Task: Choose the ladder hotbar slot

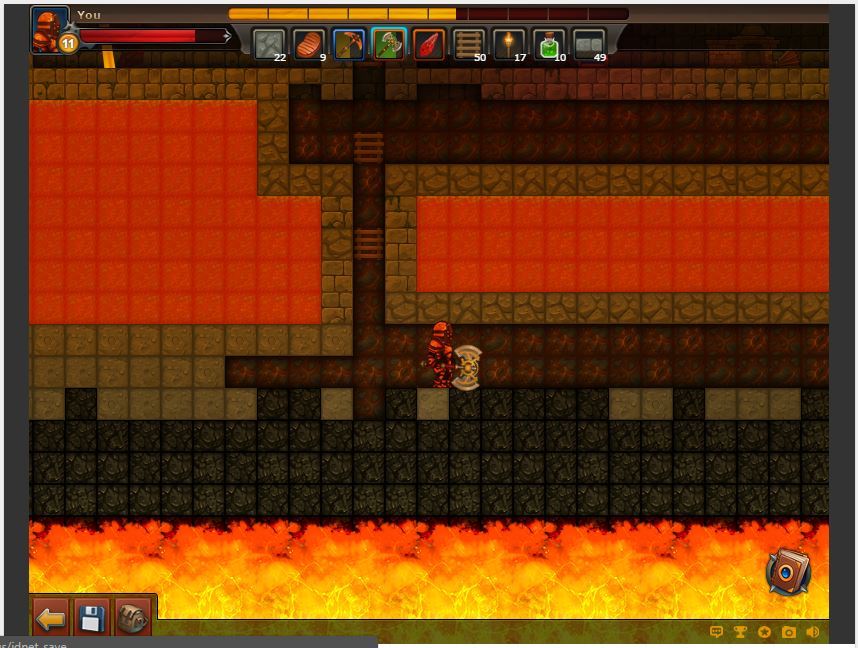Action: click(469, 44)
